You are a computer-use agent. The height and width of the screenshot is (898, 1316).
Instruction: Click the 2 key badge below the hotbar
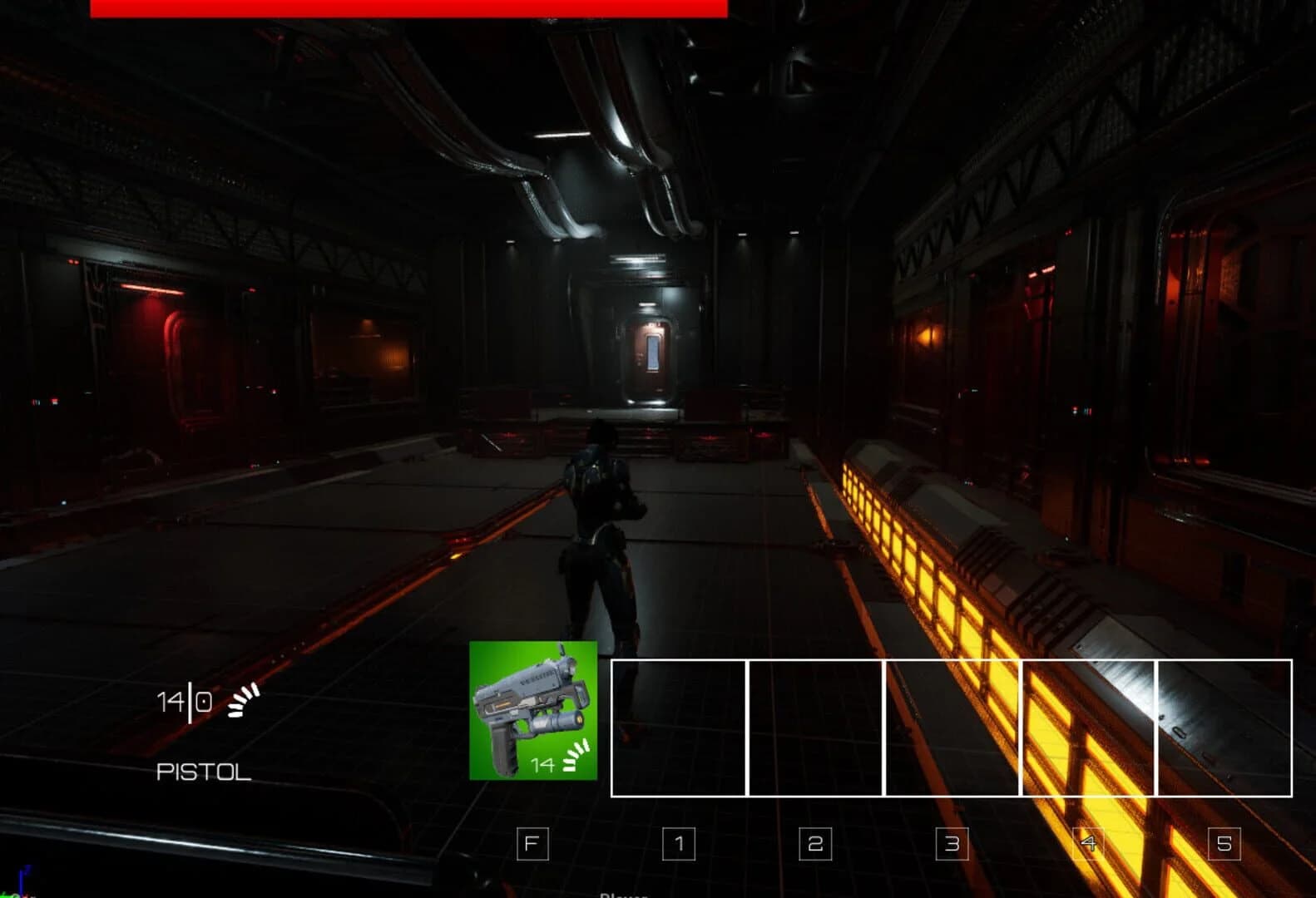814,844
